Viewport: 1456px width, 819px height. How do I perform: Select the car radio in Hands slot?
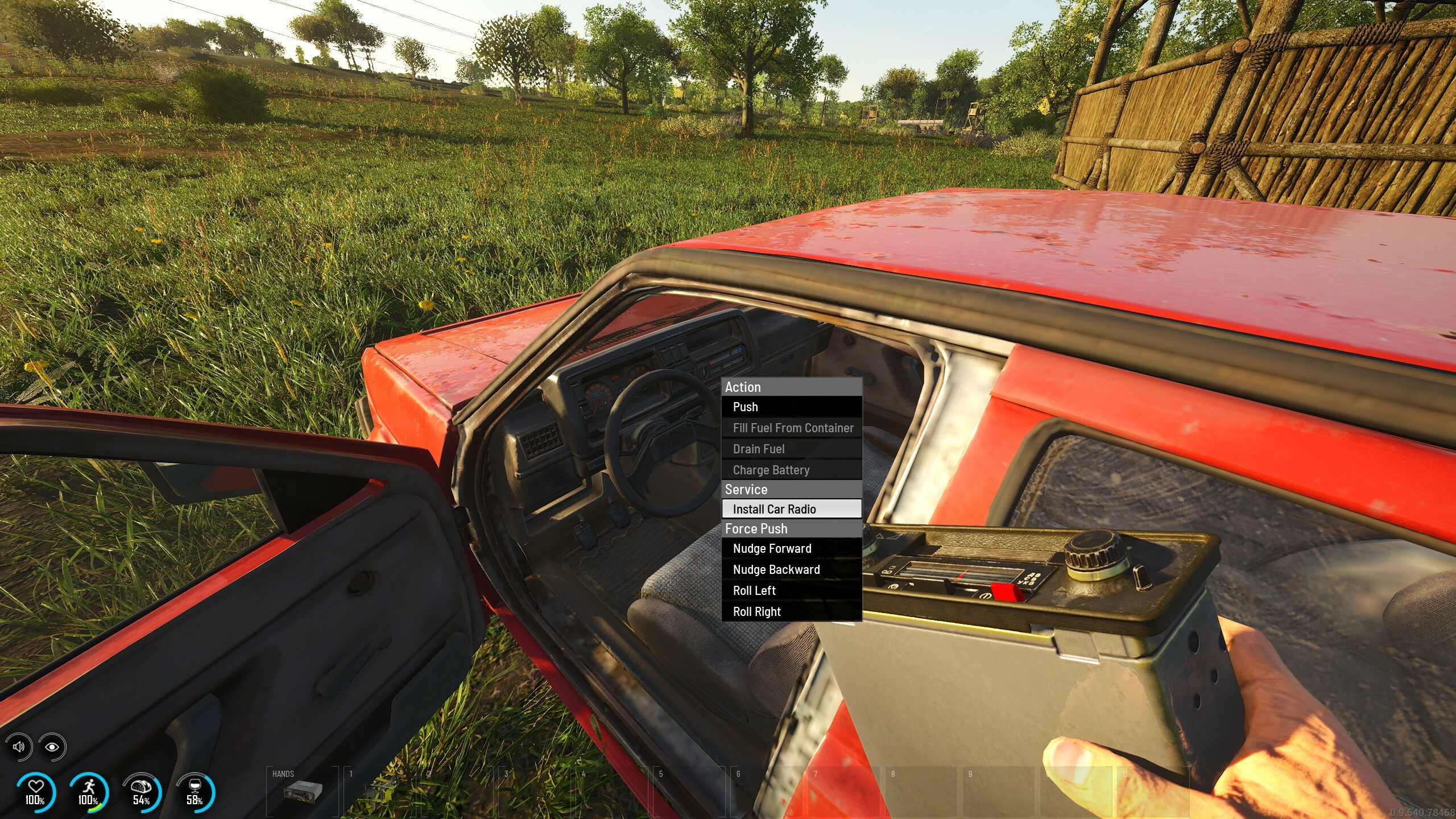(303, 791)
